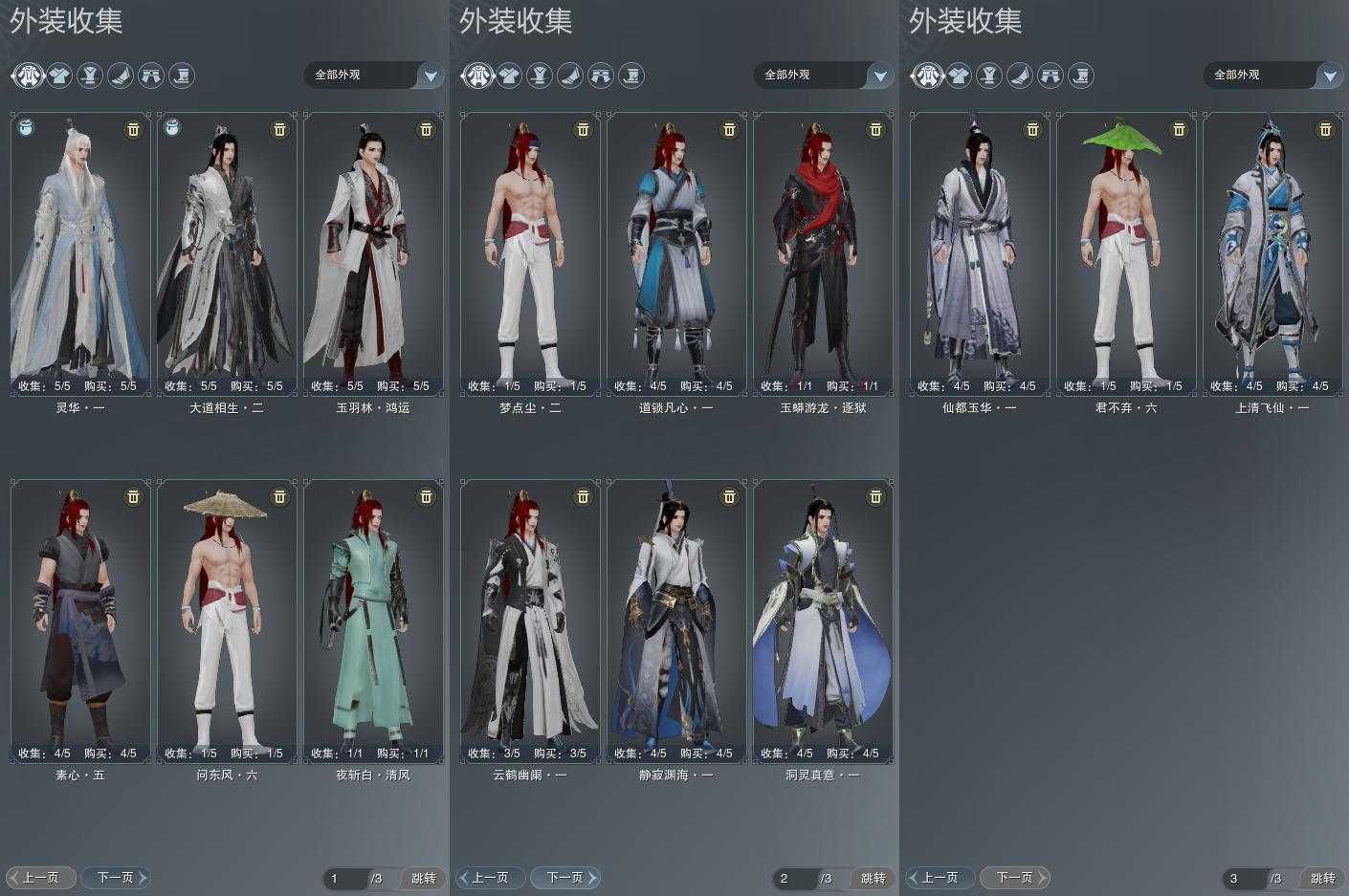Screen dimensions: 1349x896
Task: Open the 君不弃·六 lotus leaf outfit
Action: [1126, 253]
